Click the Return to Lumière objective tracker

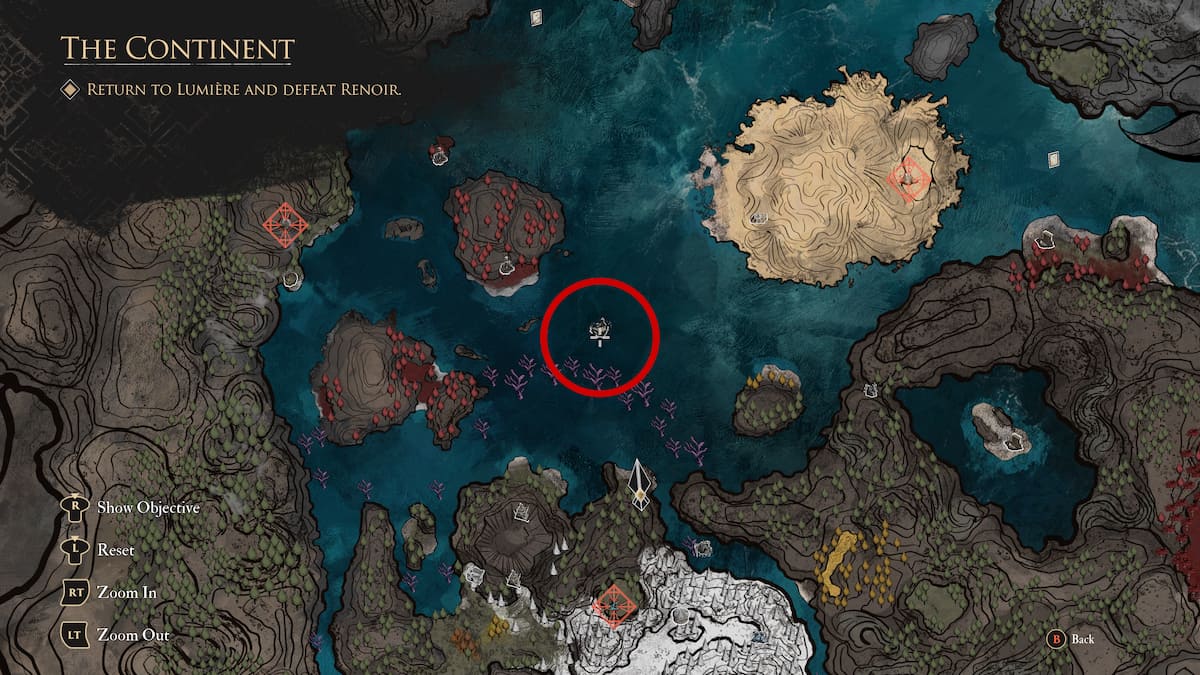point(244,90)
